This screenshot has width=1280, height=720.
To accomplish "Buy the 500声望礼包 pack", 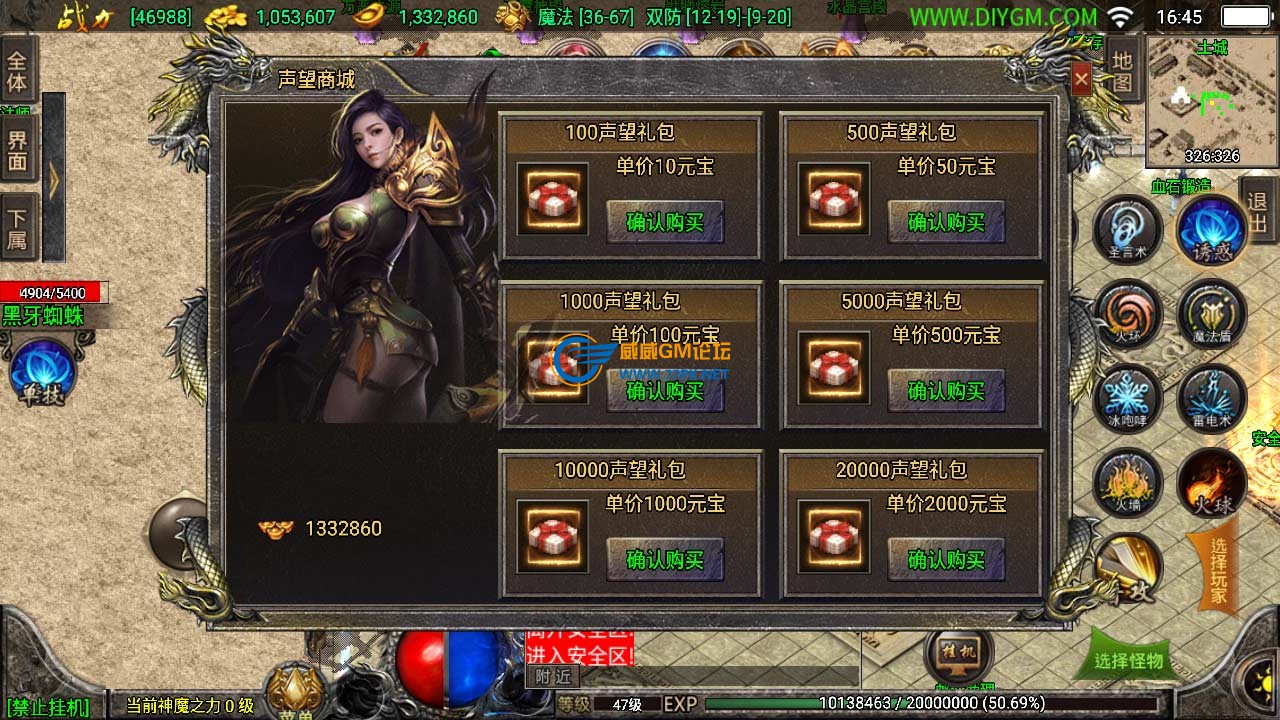I will coord(945,222).
